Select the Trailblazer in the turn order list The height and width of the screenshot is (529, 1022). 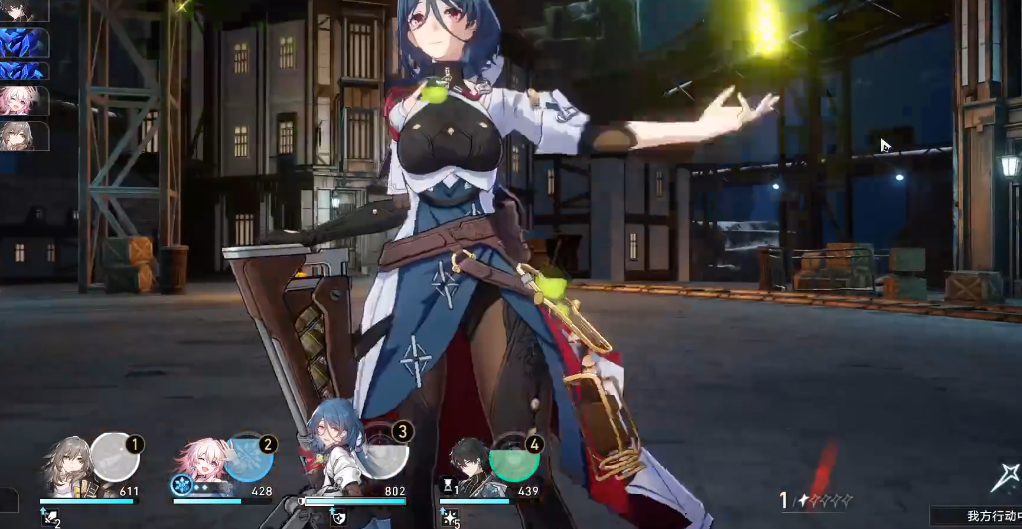[x=23, y=134]
